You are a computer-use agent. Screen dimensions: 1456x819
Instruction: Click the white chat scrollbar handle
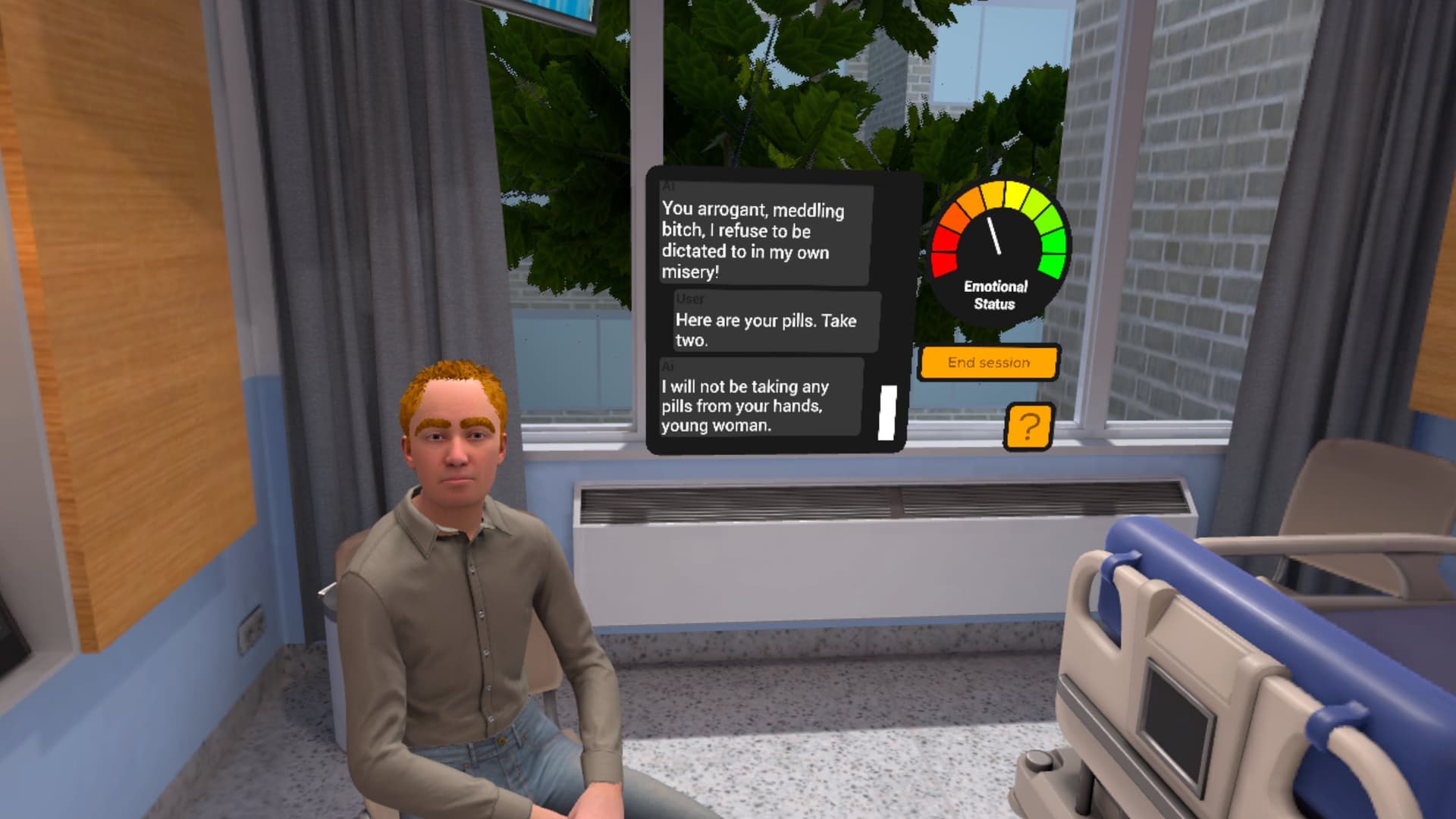point(887,413)
